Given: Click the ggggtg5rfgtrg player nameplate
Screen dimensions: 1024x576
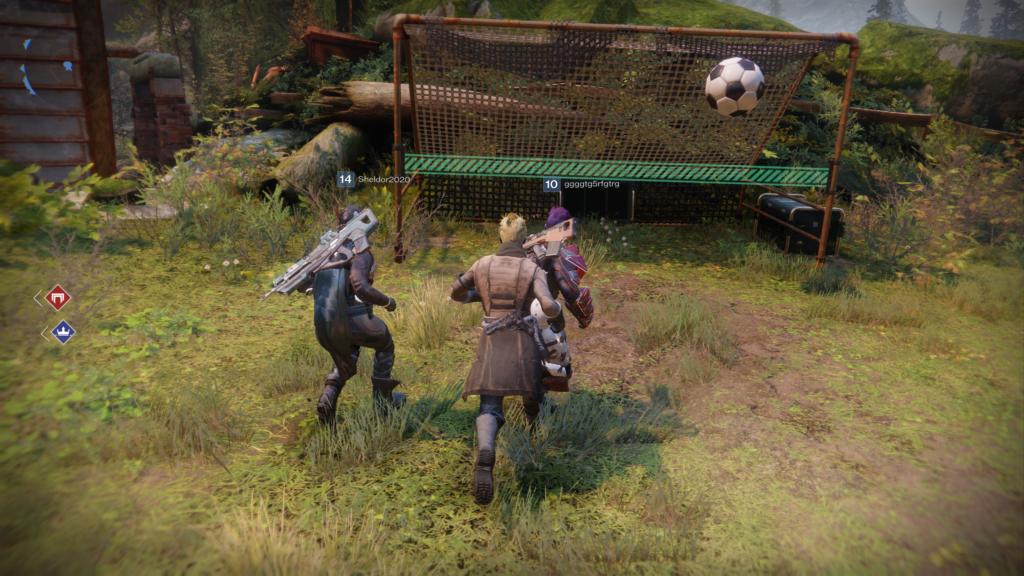Looking at the screenshot, I should click(582, 185).
